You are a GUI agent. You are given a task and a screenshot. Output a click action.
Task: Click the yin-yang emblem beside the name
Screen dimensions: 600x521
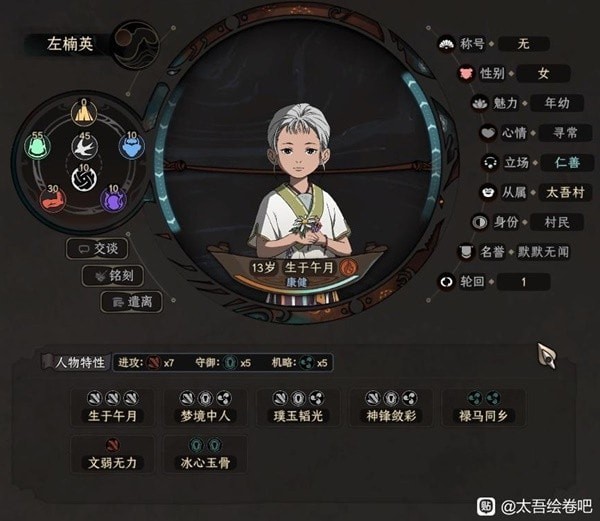[136, 46]
